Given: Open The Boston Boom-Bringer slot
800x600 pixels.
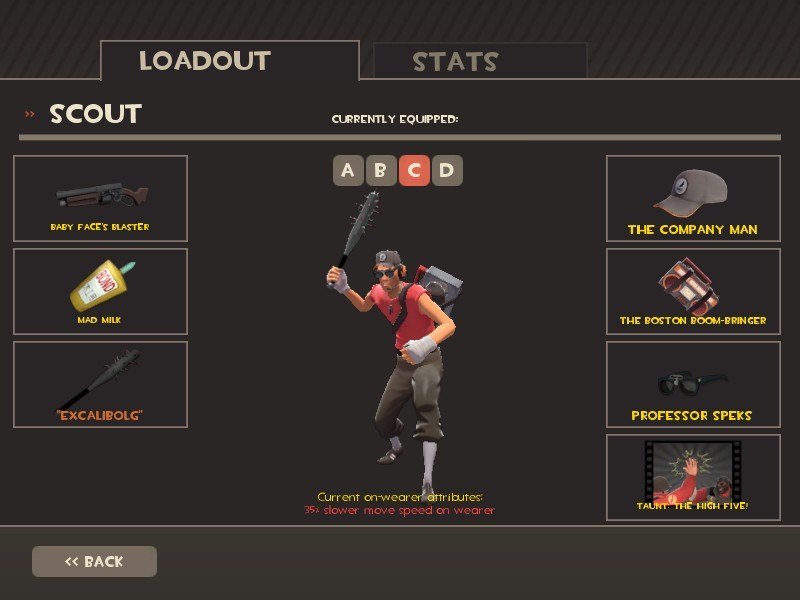Looking at the screenshot, I should click(x=692, y=291).
